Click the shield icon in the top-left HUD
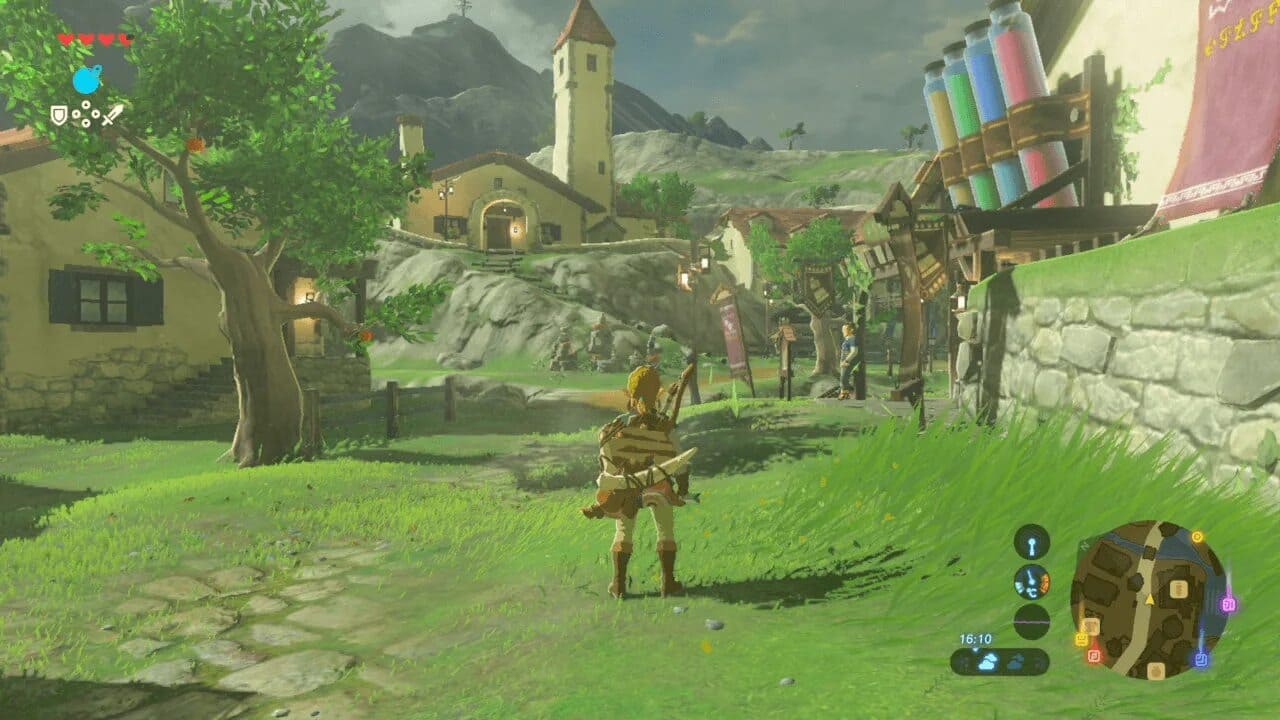This screenshot has height=720, width=1280. tap(58, 115)
